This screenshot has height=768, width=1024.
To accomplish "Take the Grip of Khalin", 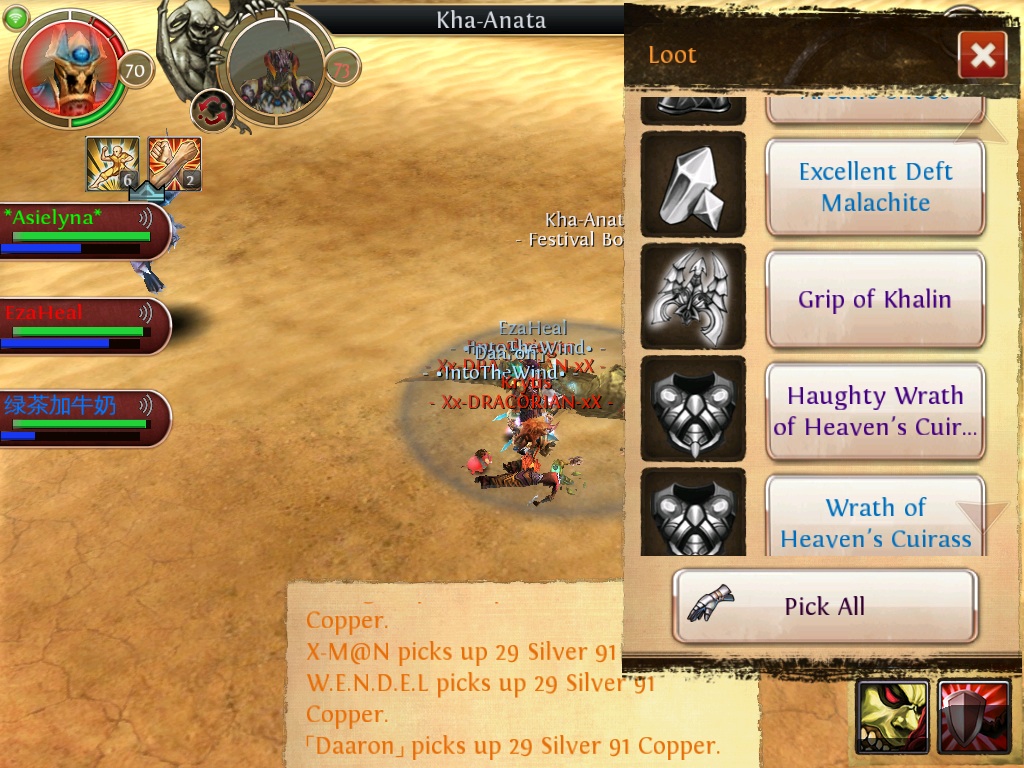I will pyautogui.click(x=875, y=299).
